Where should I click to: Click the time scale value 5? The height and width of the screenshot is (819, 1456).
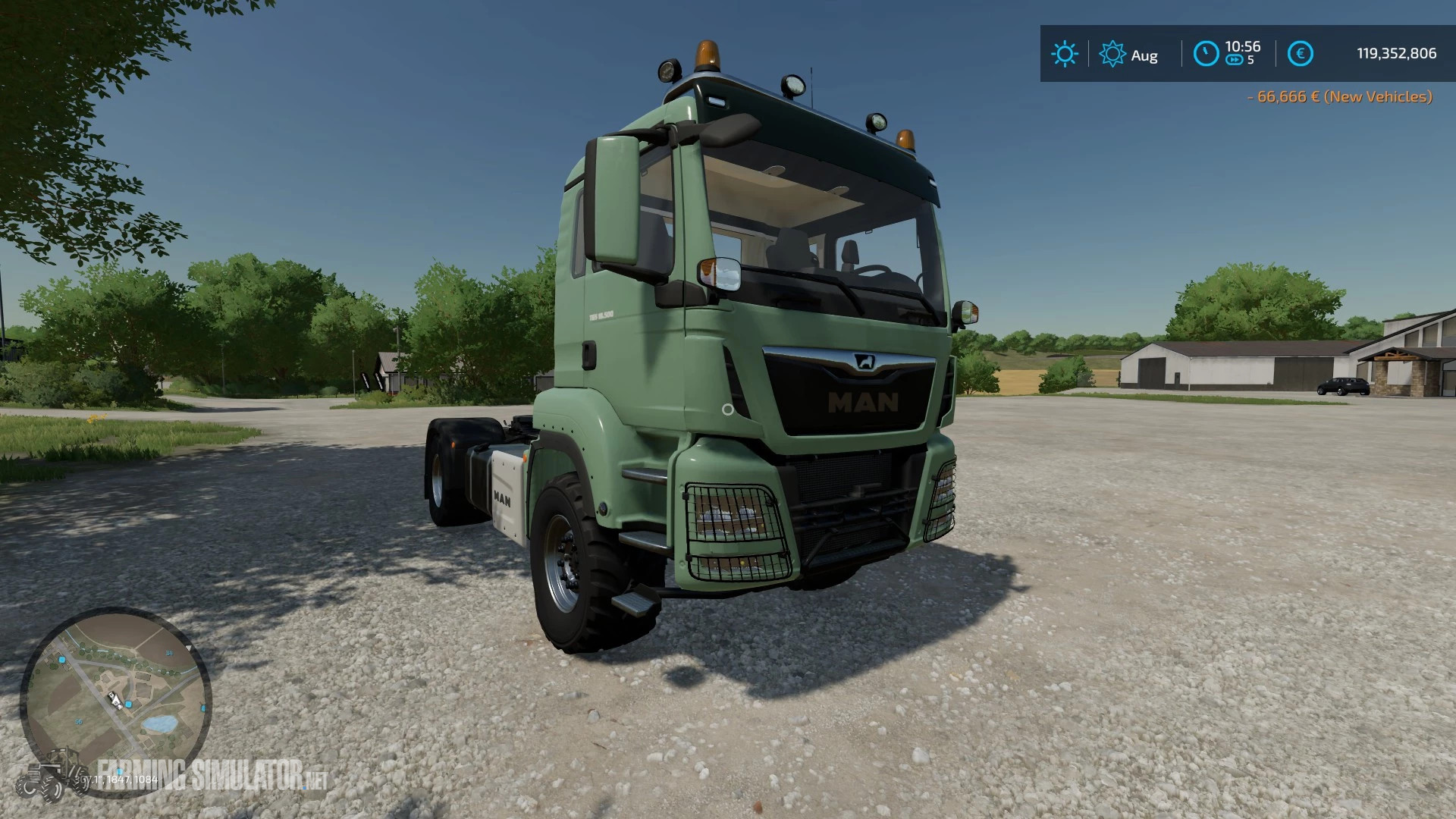point(1250,60)
